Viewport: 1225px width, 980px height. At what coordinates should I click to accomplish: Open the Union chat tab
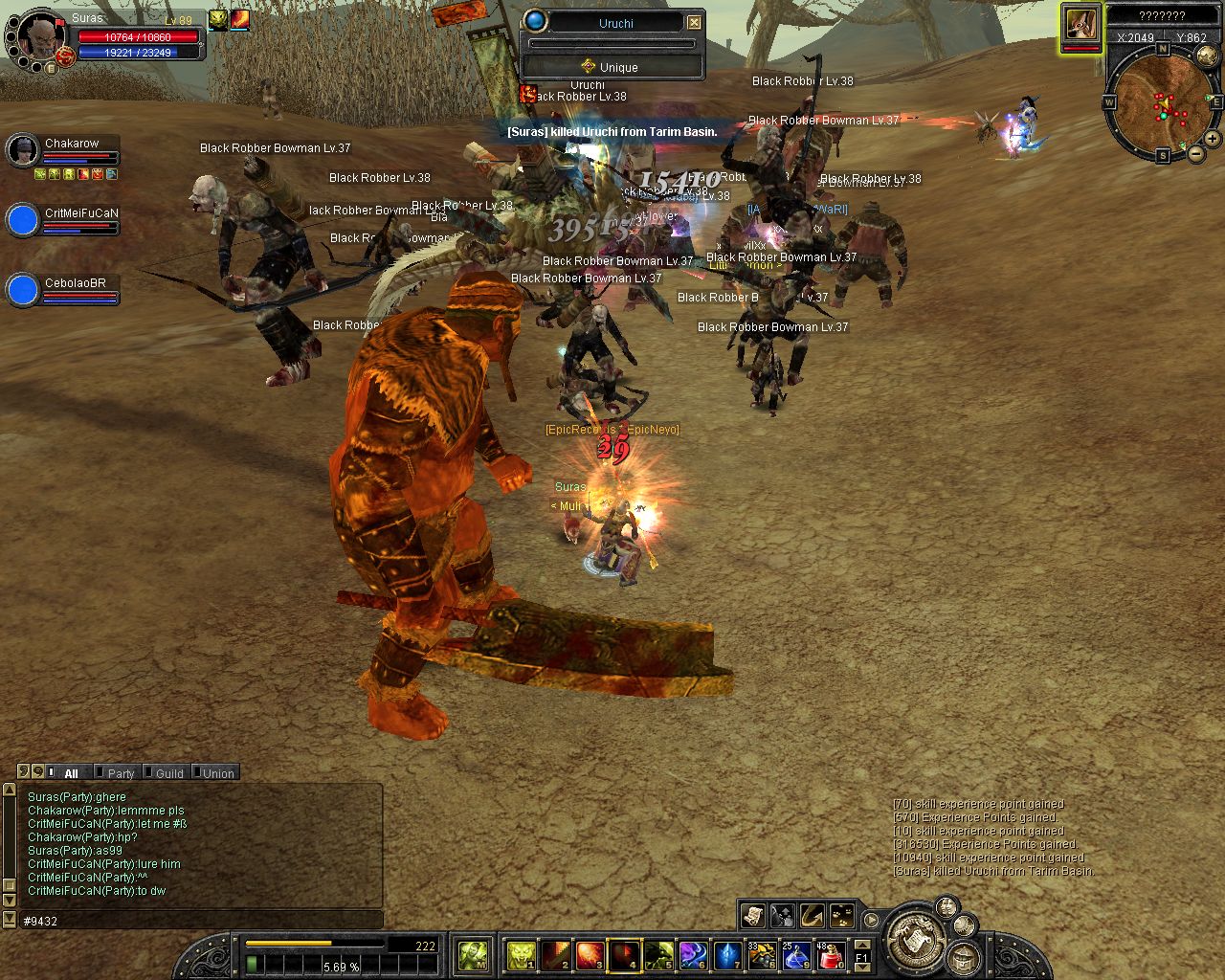217,773
